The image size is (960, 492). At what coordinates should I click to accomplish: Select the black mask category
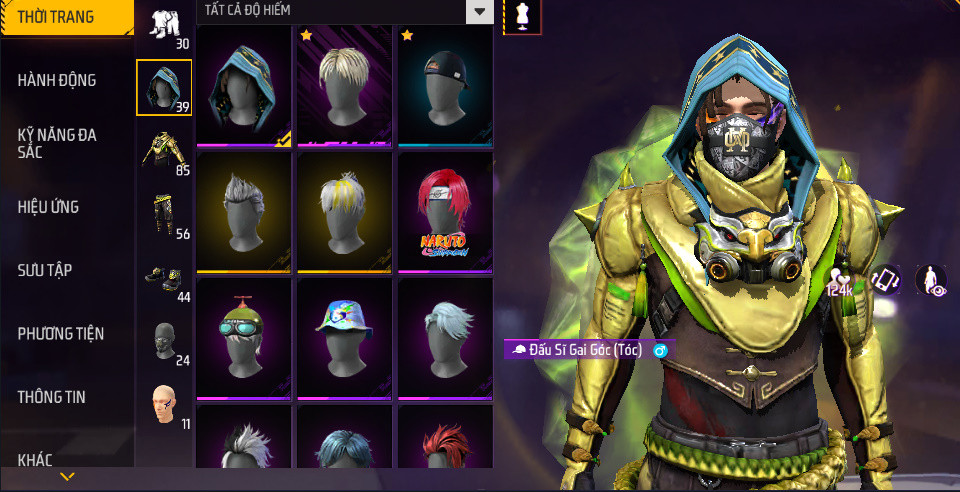164,341
